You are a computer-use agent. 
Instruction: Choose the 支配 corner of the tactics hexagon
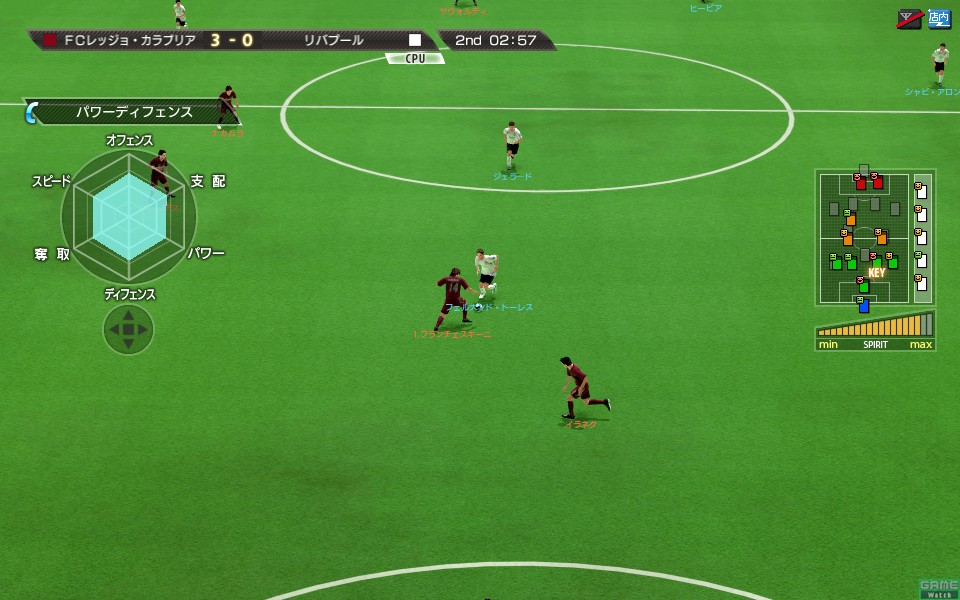[x=208, y=181]
